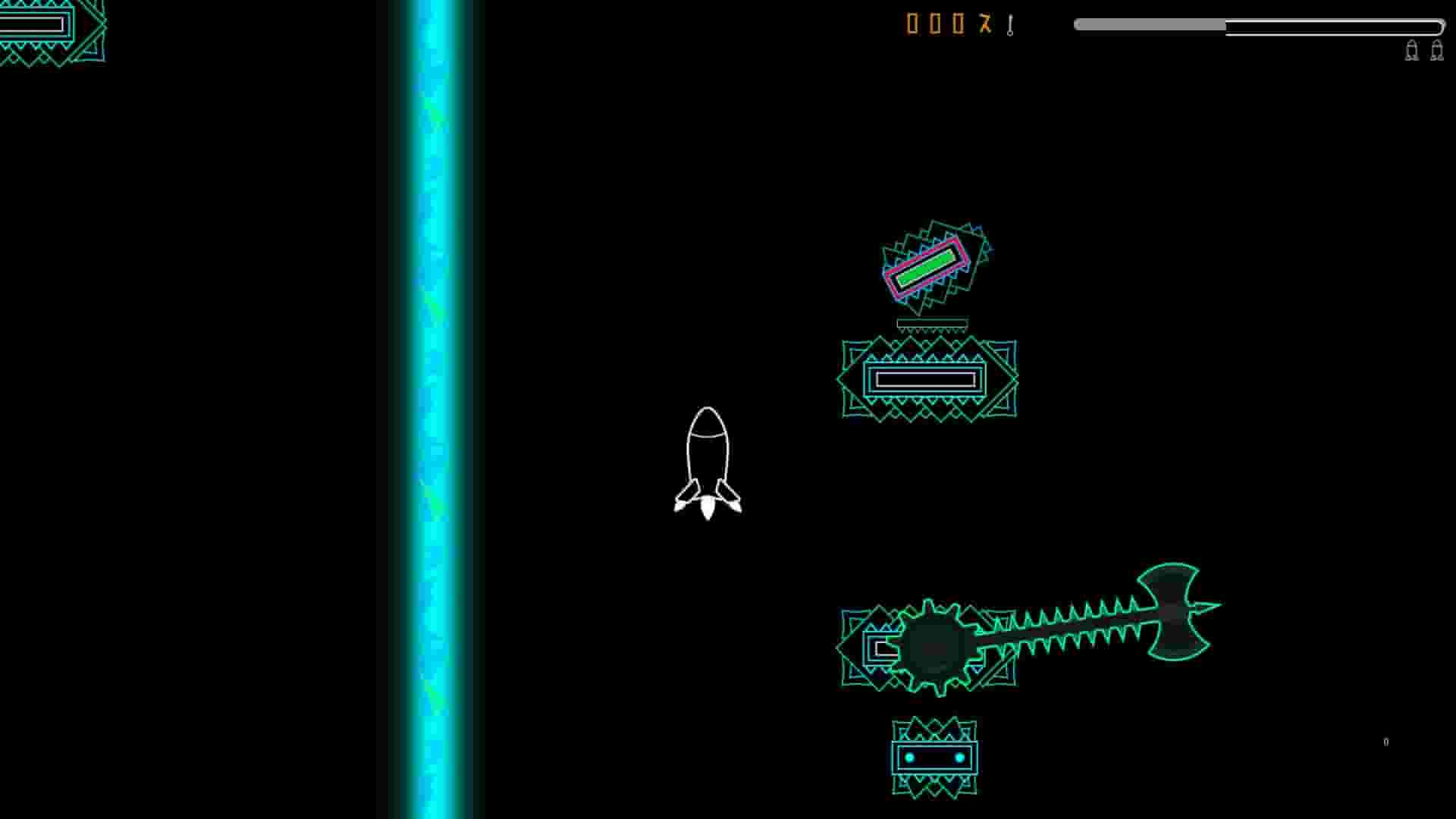Click the small teal block at the bottom
1456x819 pixels.
(x=933, y=756)
